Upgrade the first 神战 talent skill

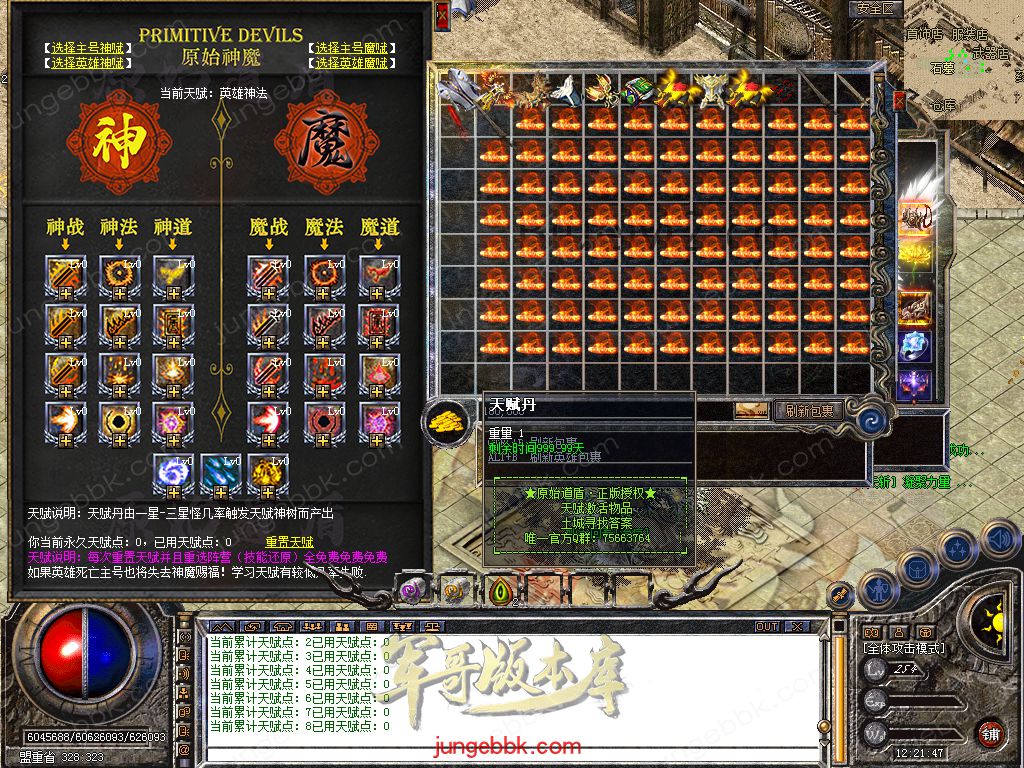click(x=63, y=276)
